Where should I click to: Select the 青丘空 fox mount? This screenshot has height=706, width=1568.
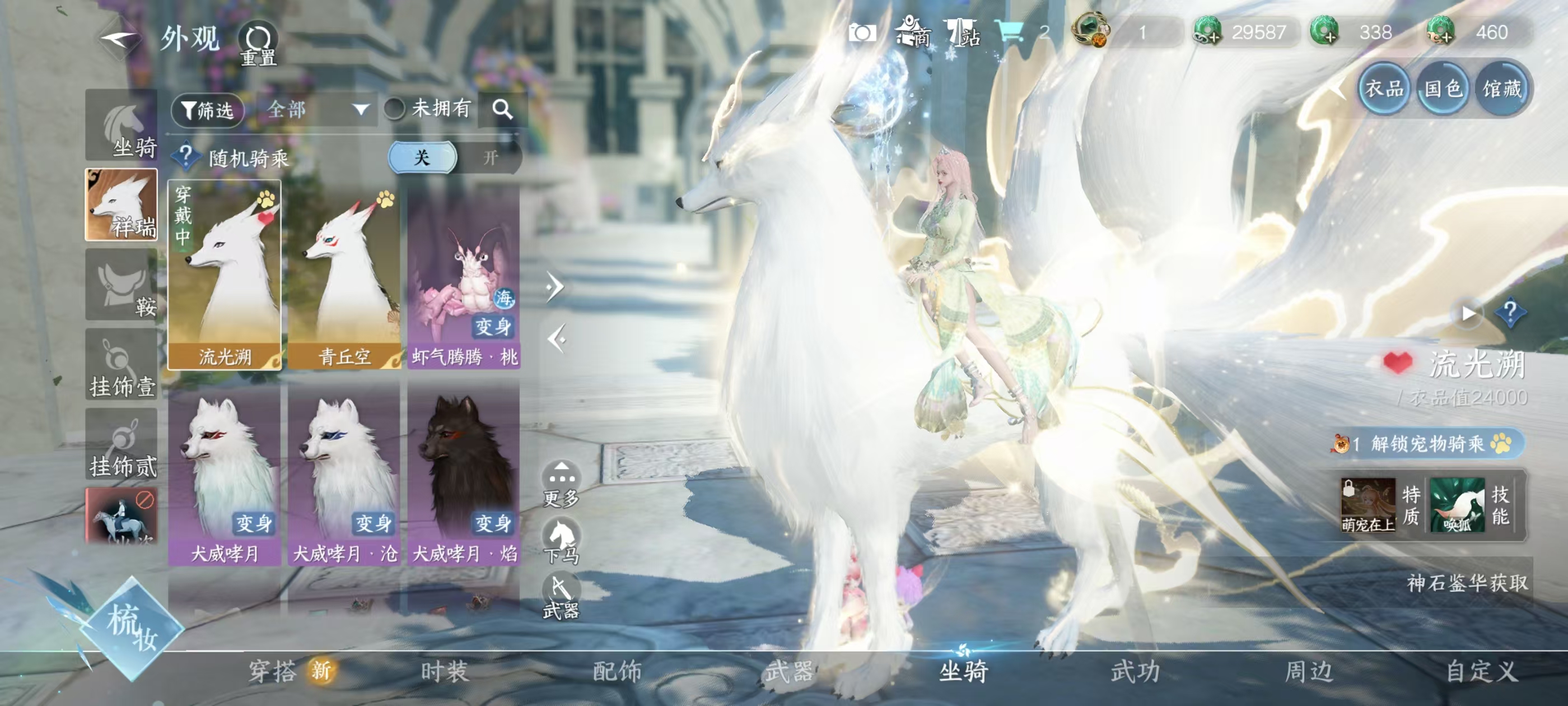click(344, 275)
